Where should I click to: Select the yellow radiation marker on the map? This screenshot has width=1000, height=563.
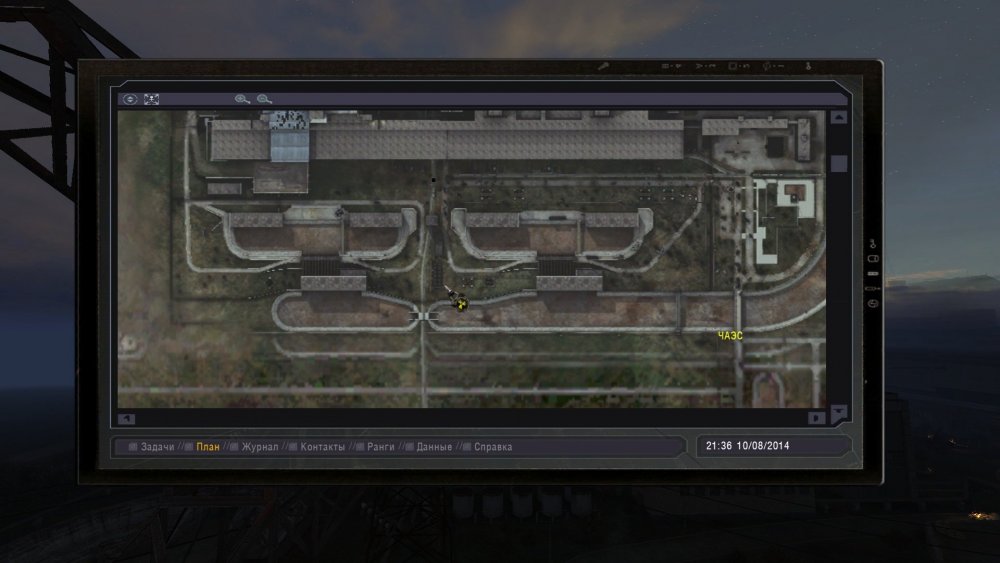[x=461, y=306]
